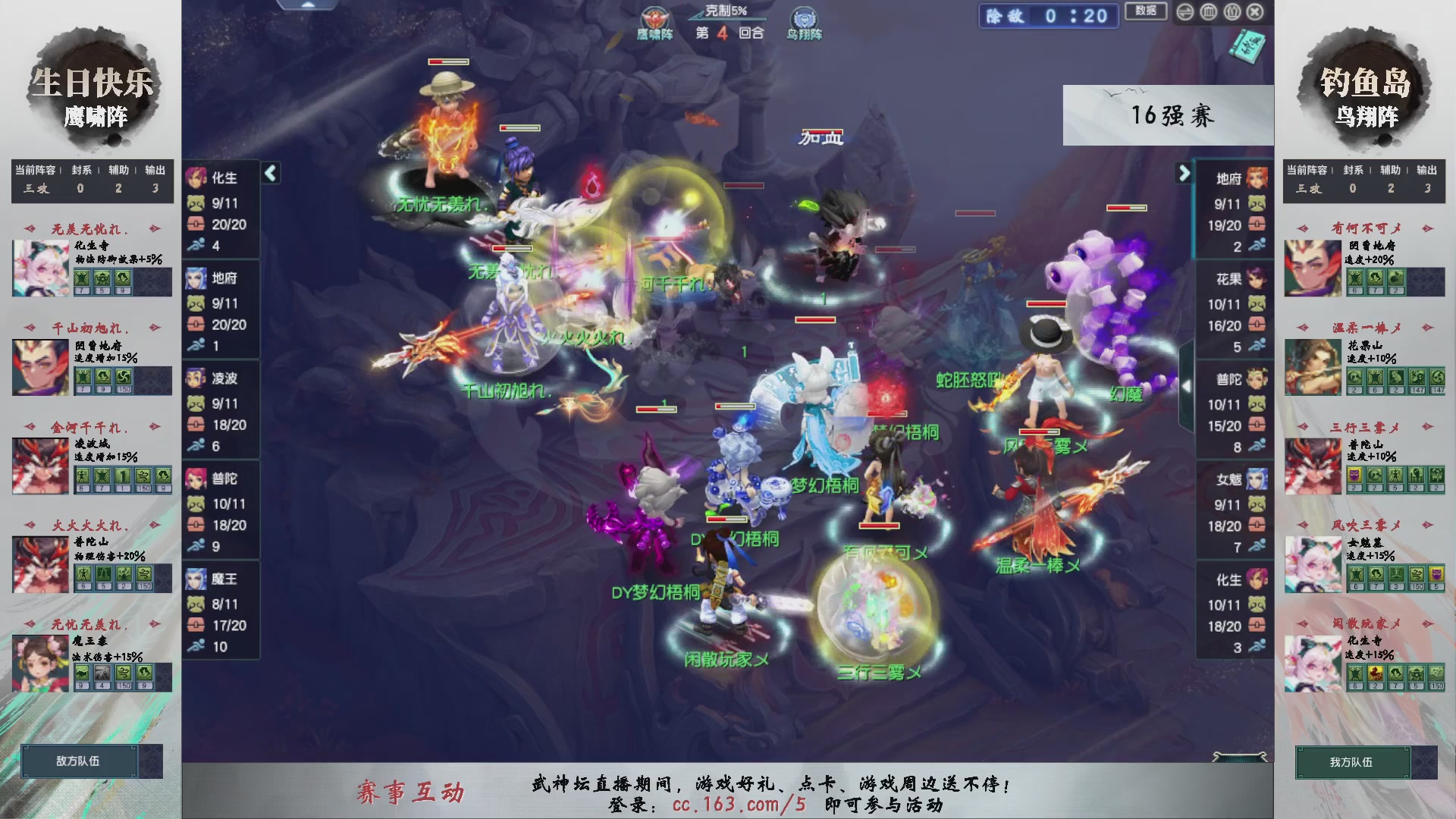Open the 数据 data panel
Viewport: 1456px width, 819px height.
point(1146,11)
